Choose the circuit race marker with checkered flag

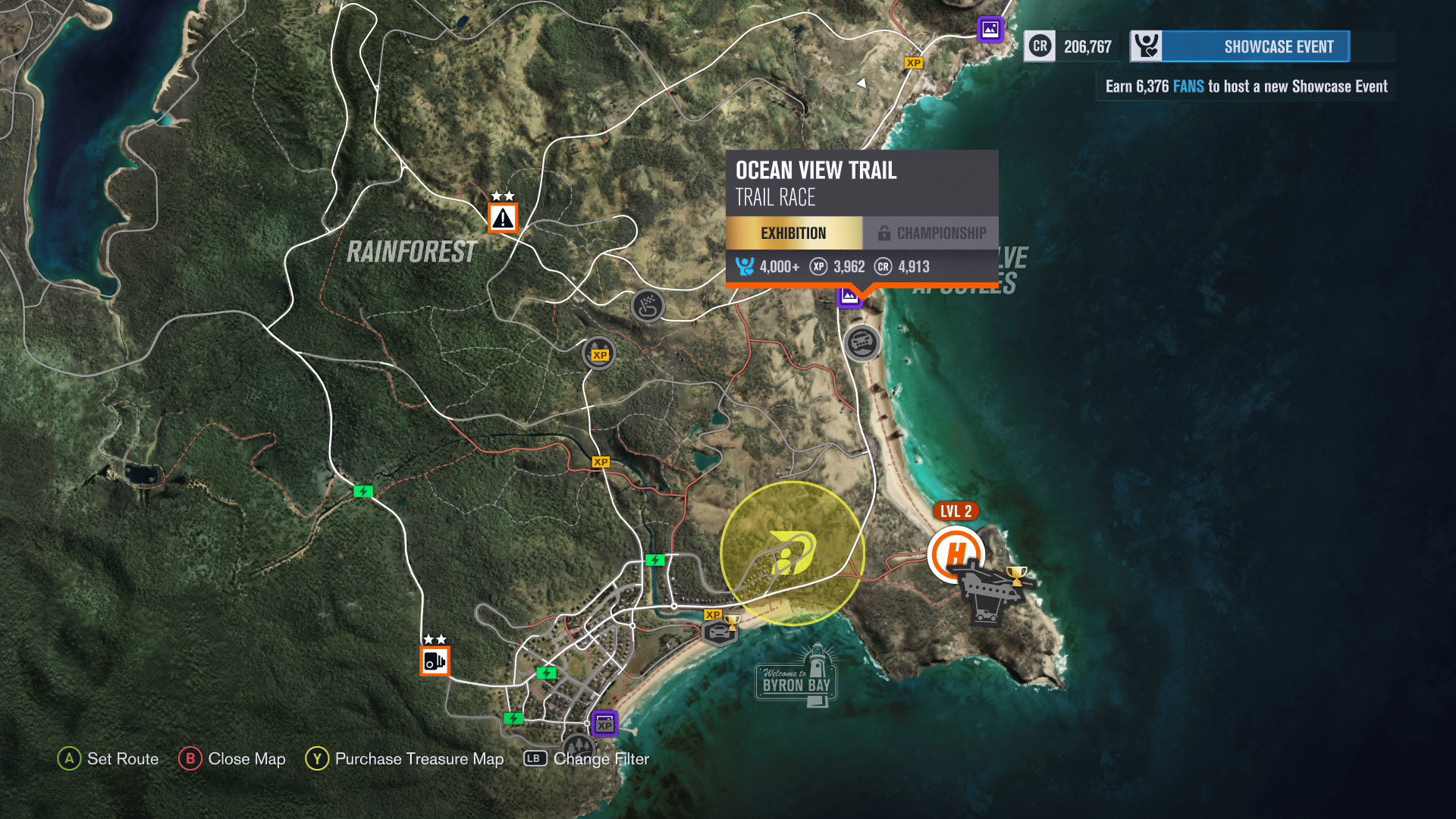(647, 306)
